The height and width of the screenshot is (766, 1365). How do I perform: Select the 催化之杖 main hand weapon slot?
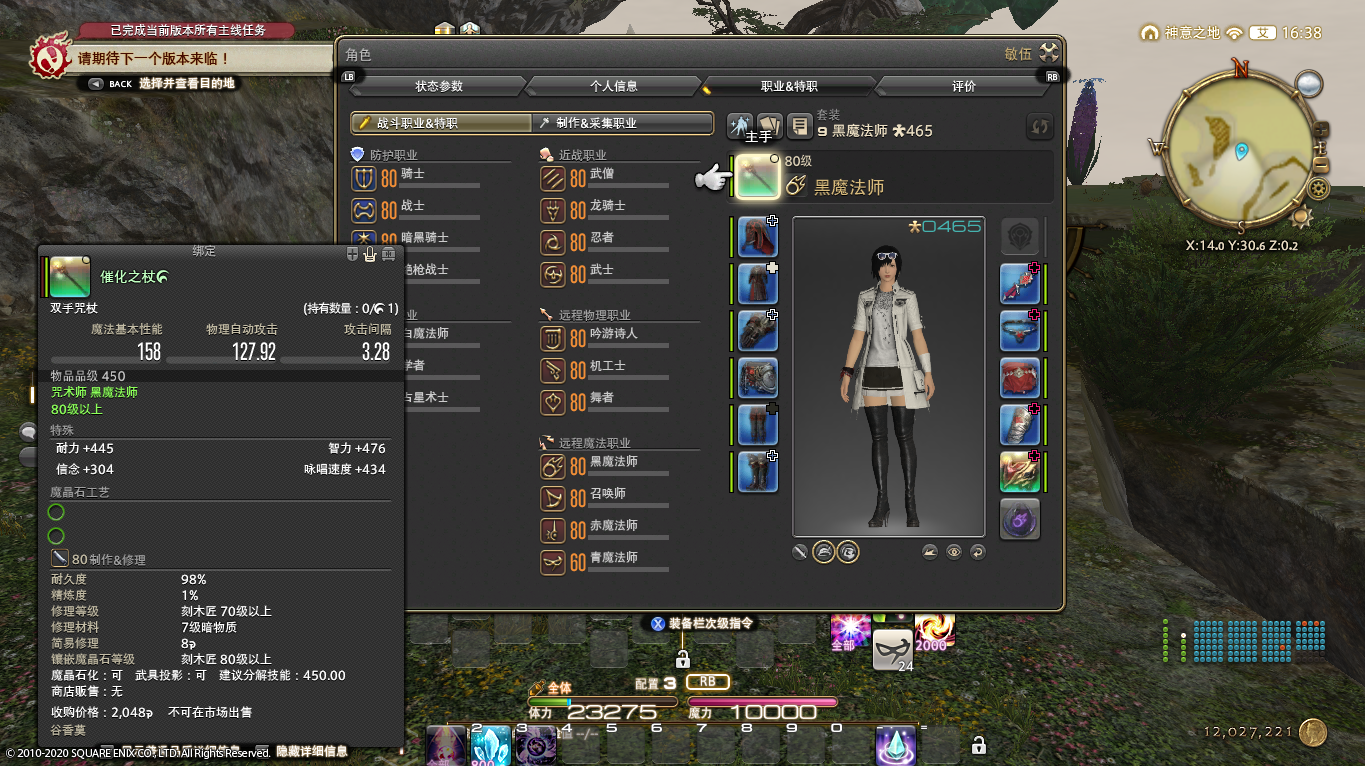coord(758,178)
